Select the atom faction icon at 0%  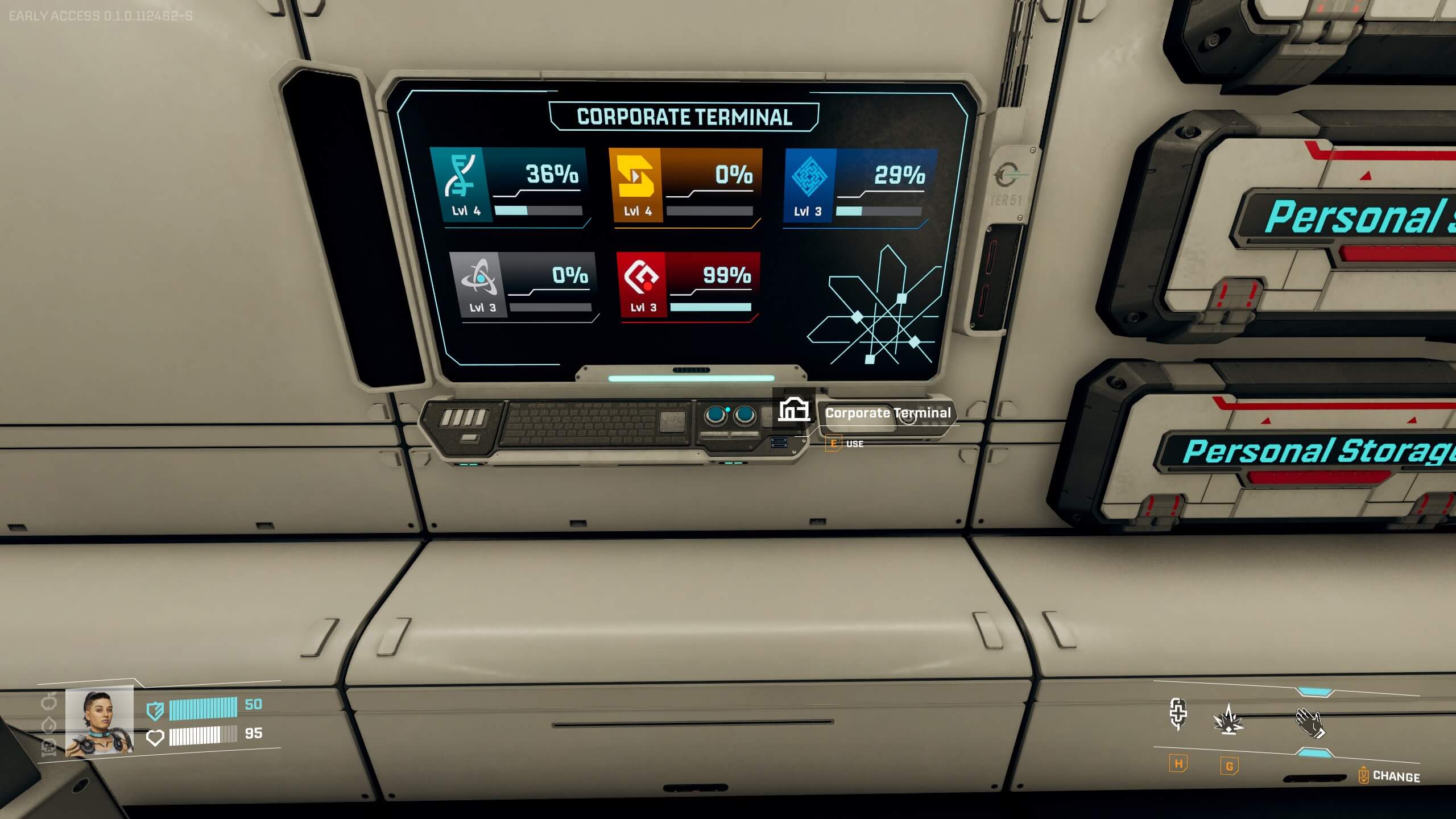(x=479, y=277)
